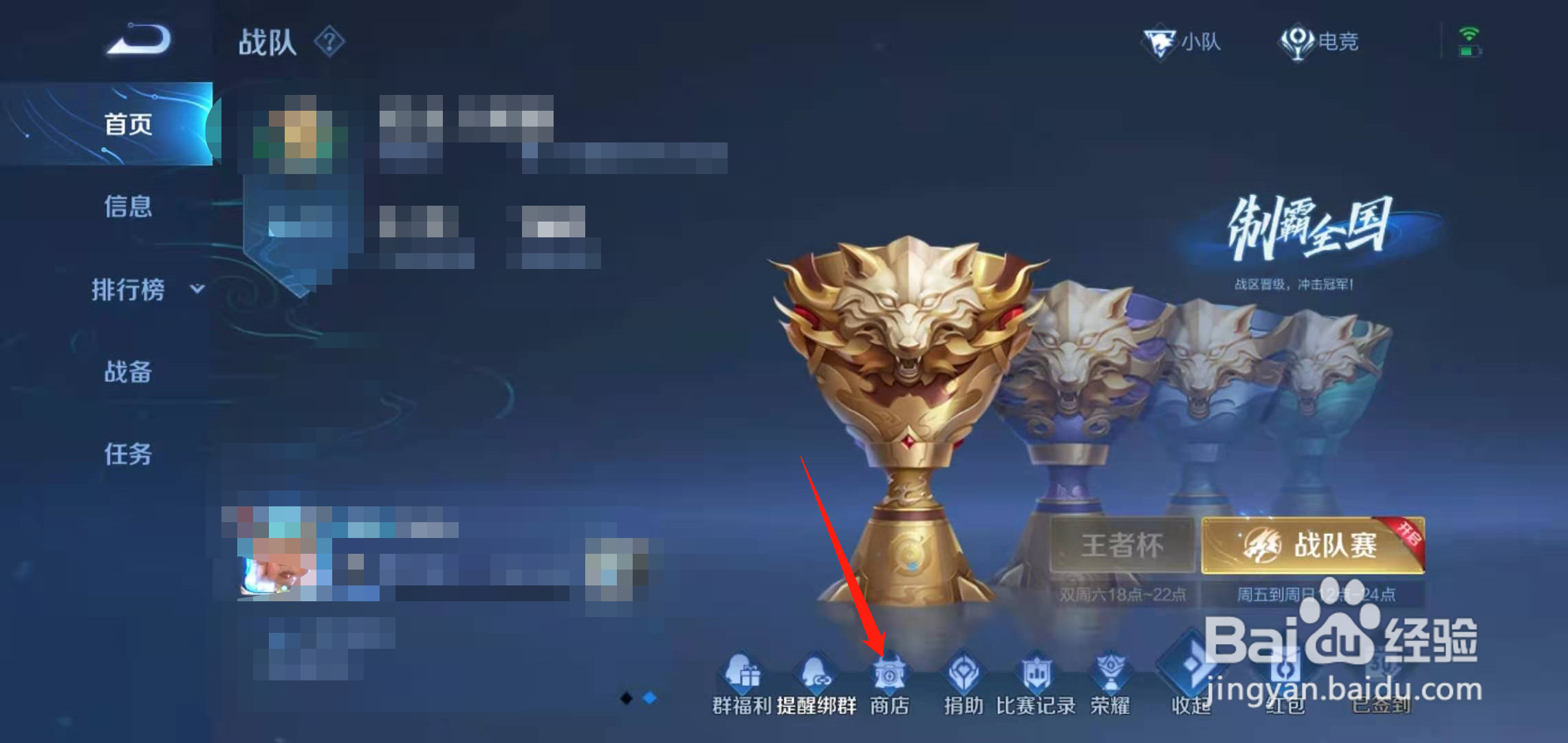Open the 战备 preparation section
1568x743 pixels.
click(127, 371)
